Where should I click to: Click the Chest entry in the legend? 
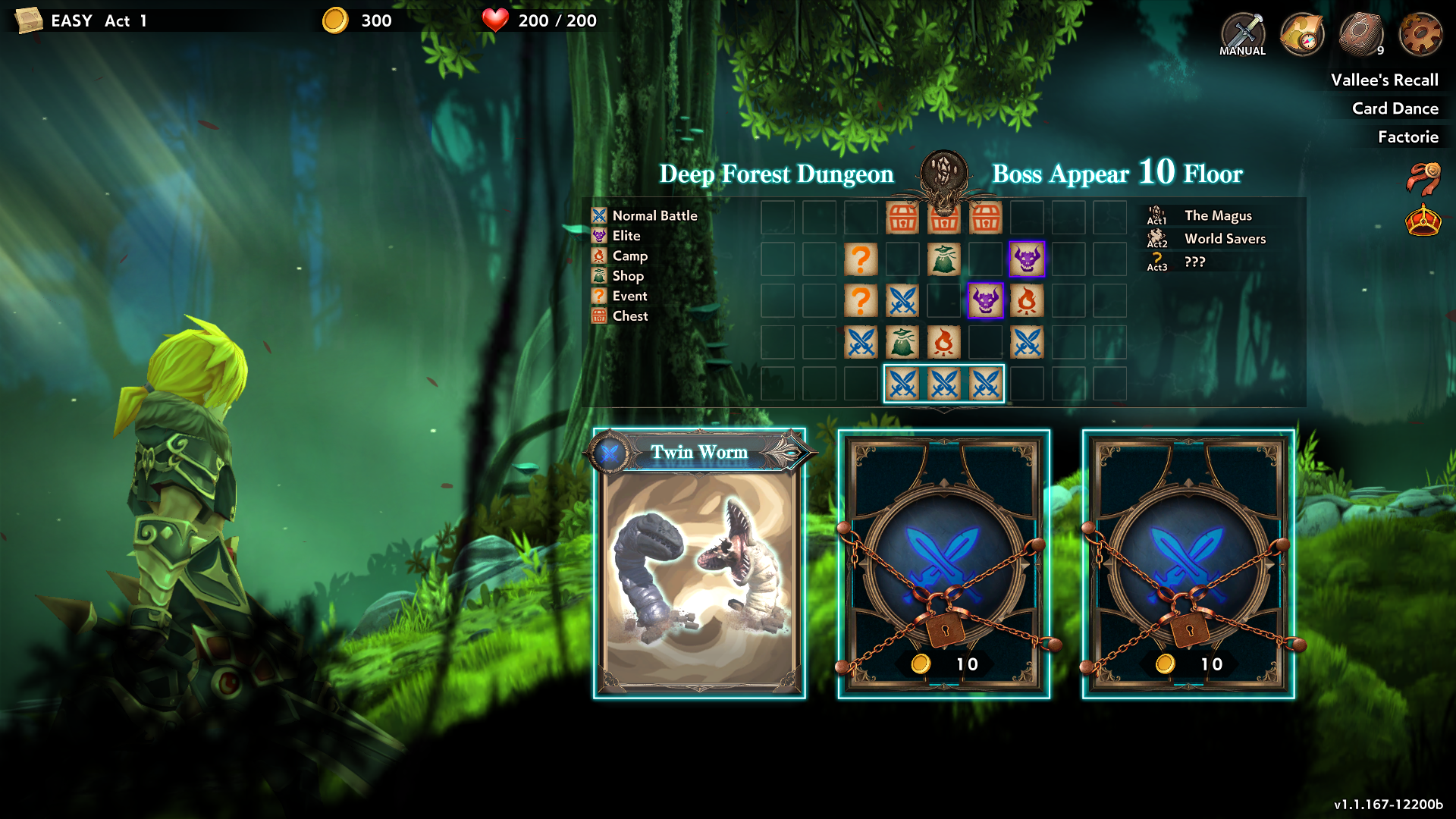(x=629, y=316)
